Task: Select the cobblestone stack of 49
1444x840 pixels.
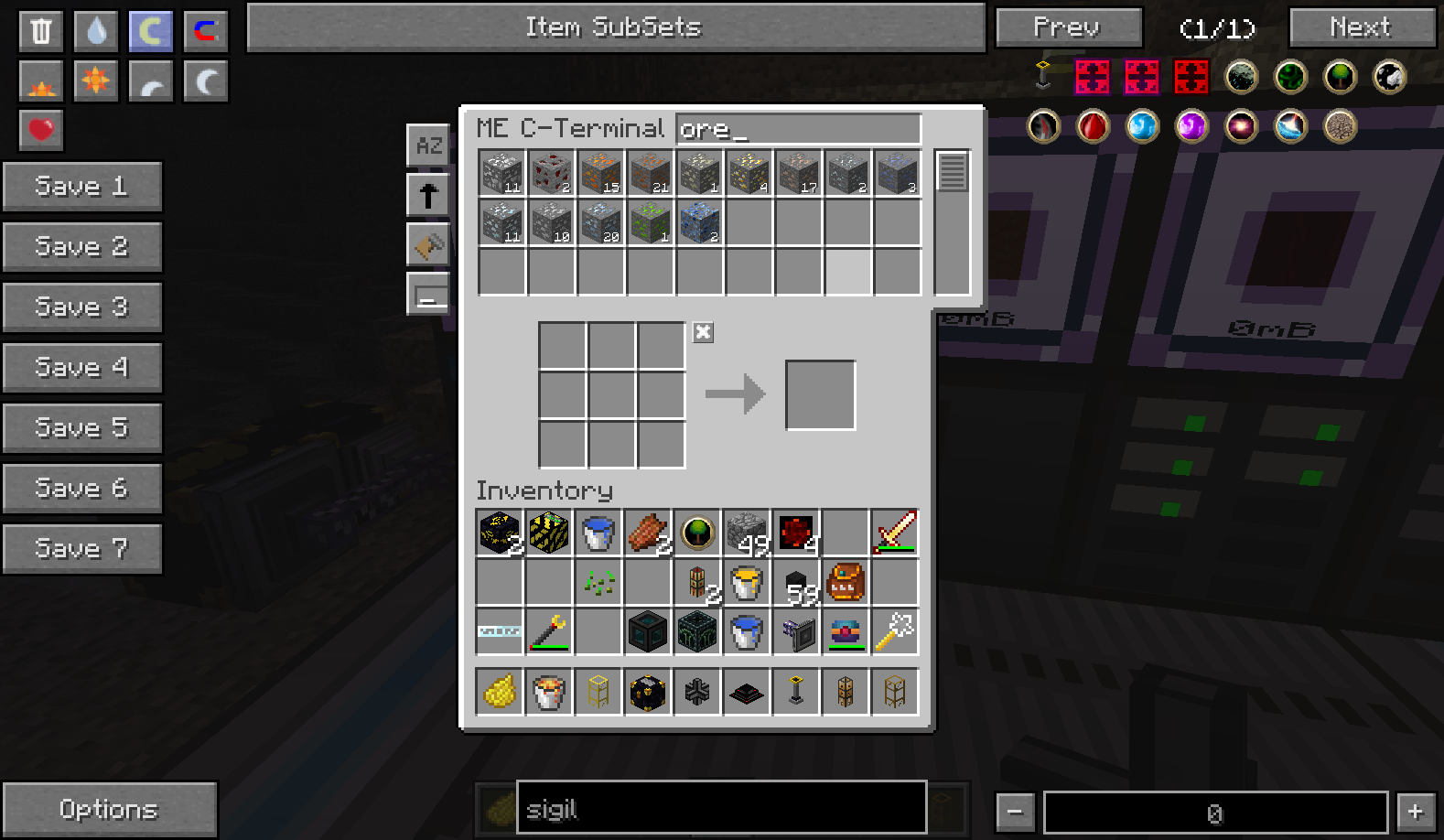Action: (x=747, y=533)
